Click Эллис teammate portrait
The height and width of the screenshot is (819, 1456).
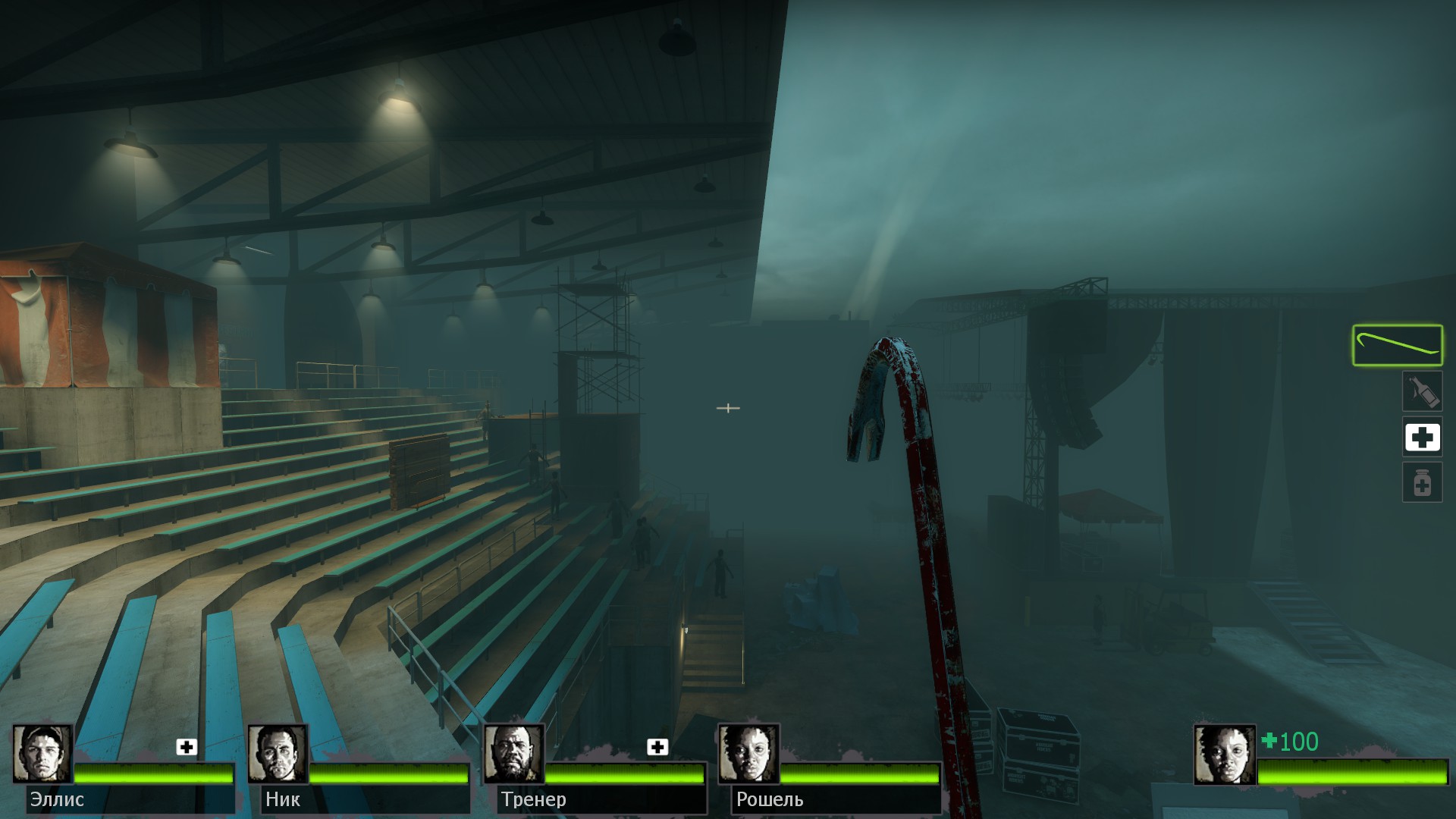click(x=42, y=754)
